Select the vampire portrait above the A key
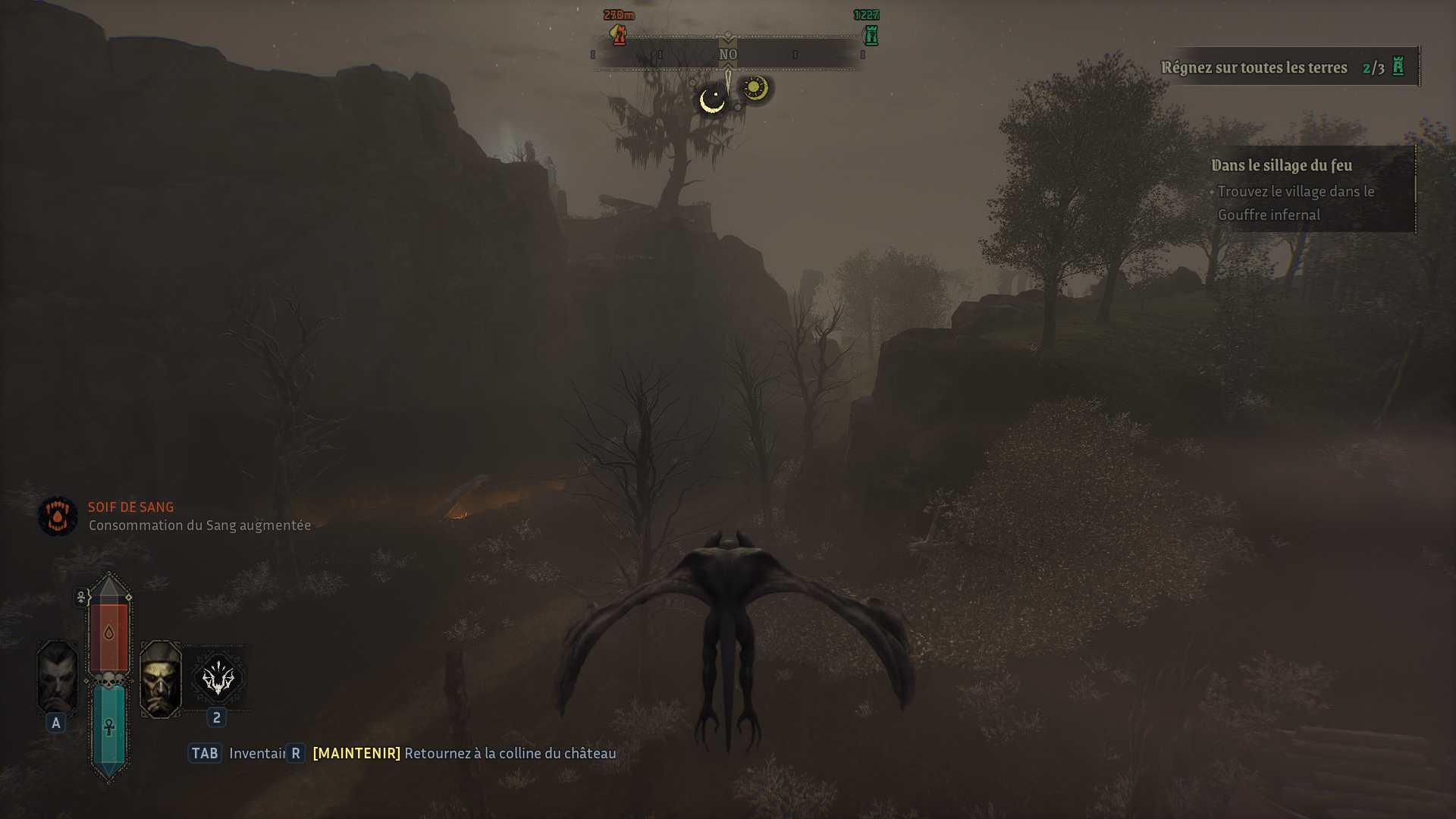The width and height of the screenshot is (1456, 819). [x=58, y=677]
